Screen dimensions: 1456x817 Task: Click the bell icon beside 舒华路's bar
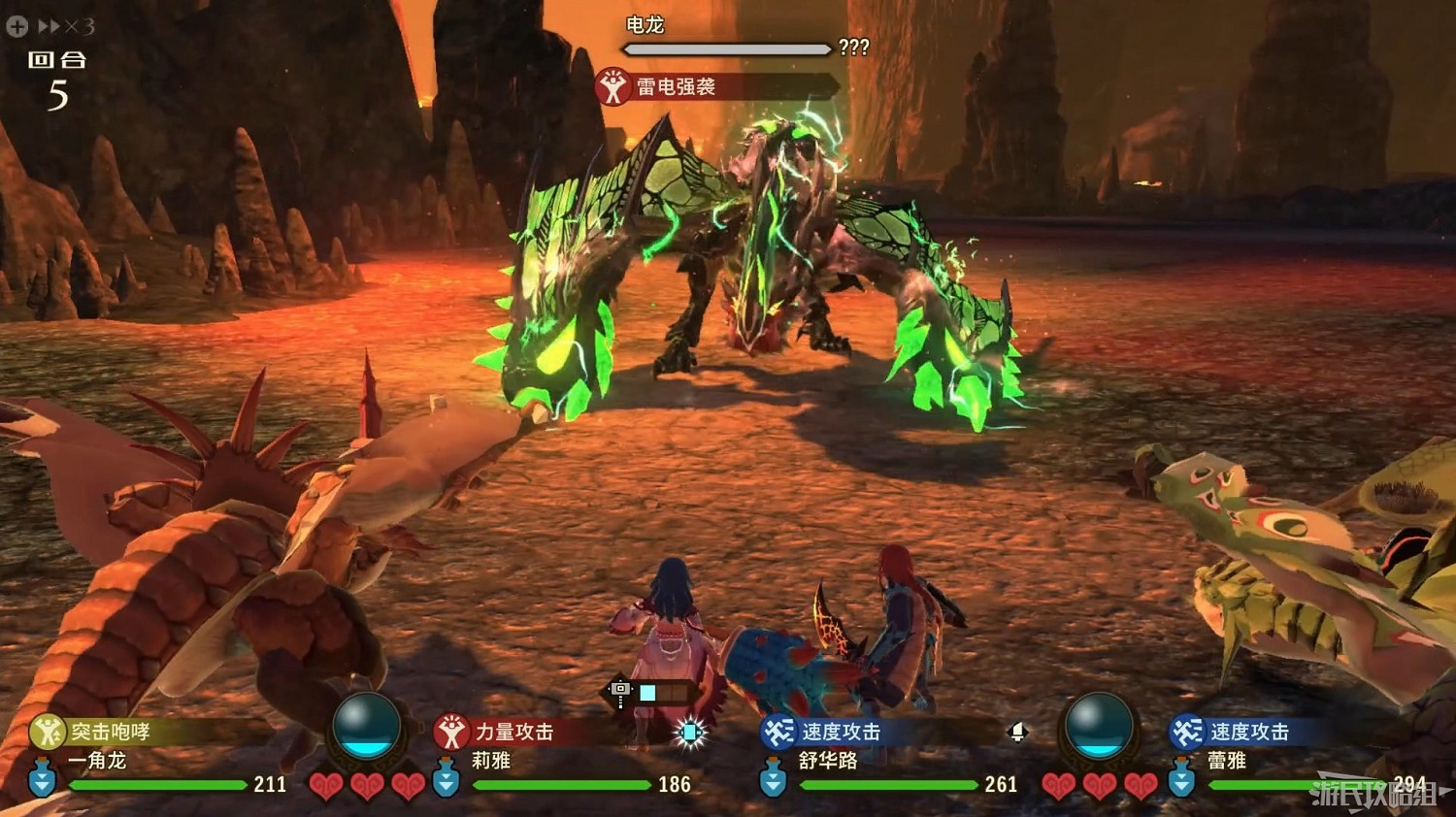1015,734
